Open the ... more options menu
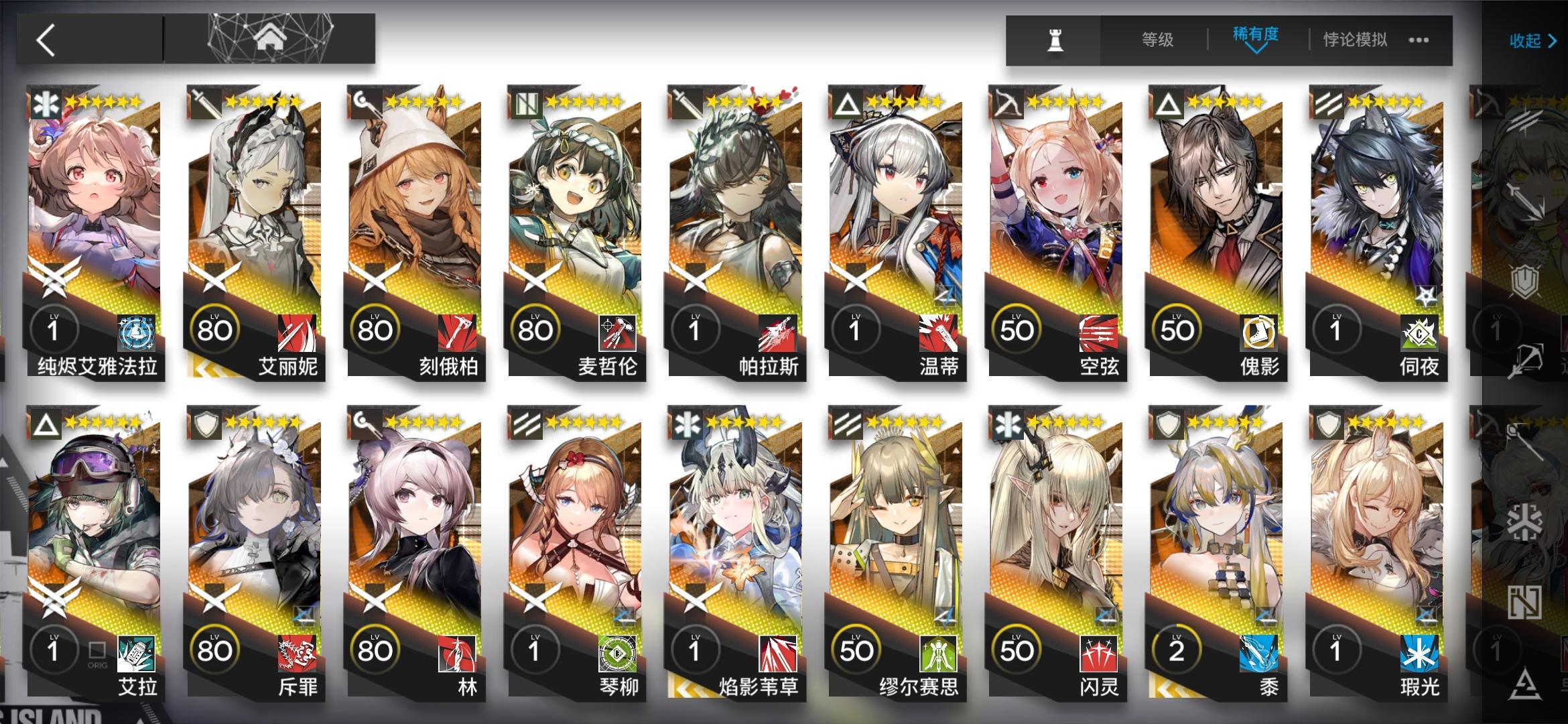Screen dimensions: 1568x724 pos(1418,41)
